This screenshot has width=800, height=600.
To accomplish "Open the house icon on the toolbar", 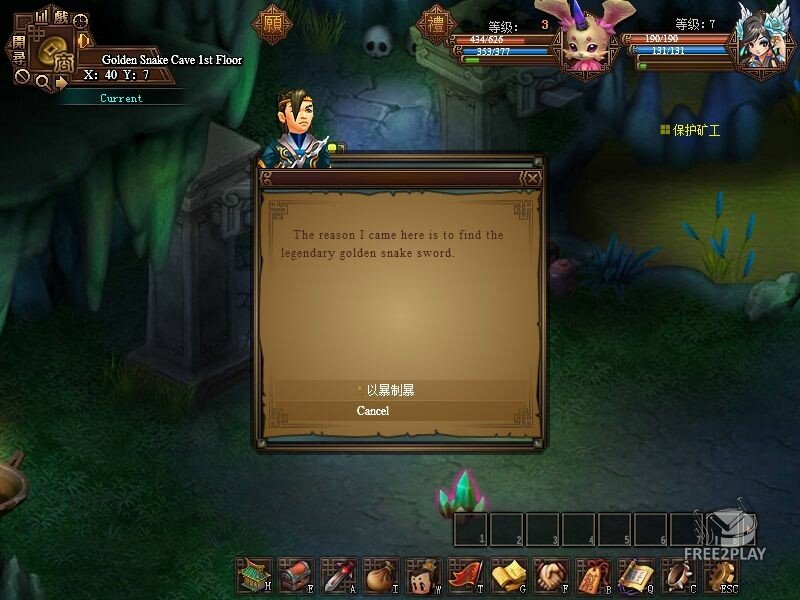I will pos(253,575).
